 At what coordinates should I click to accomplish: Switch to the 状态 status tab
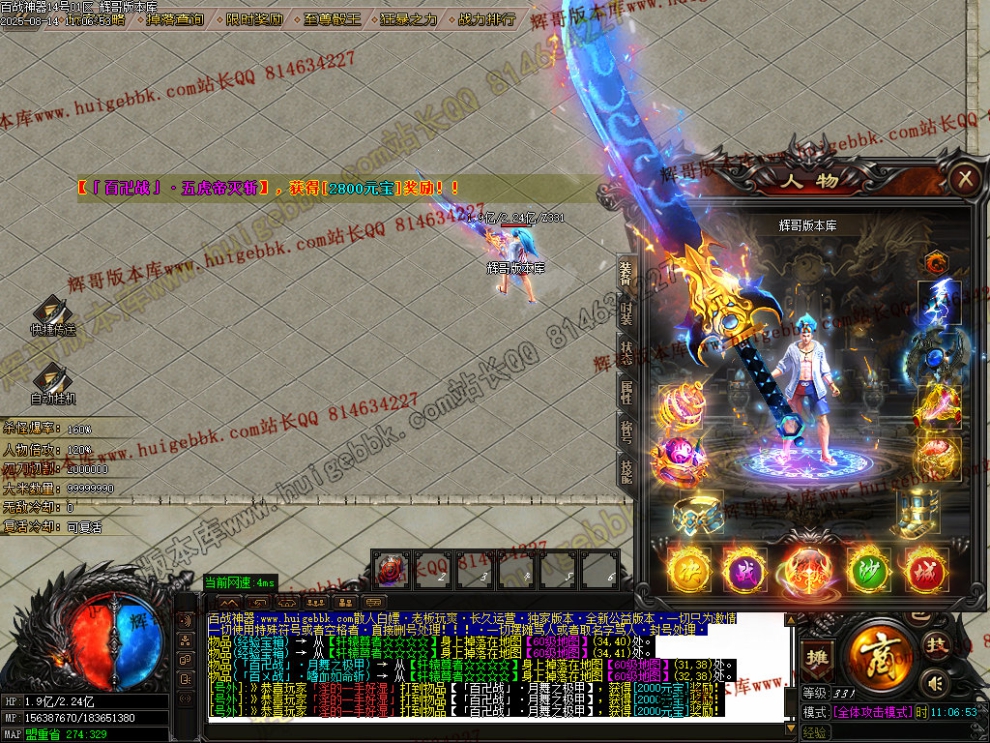point(626,352)
